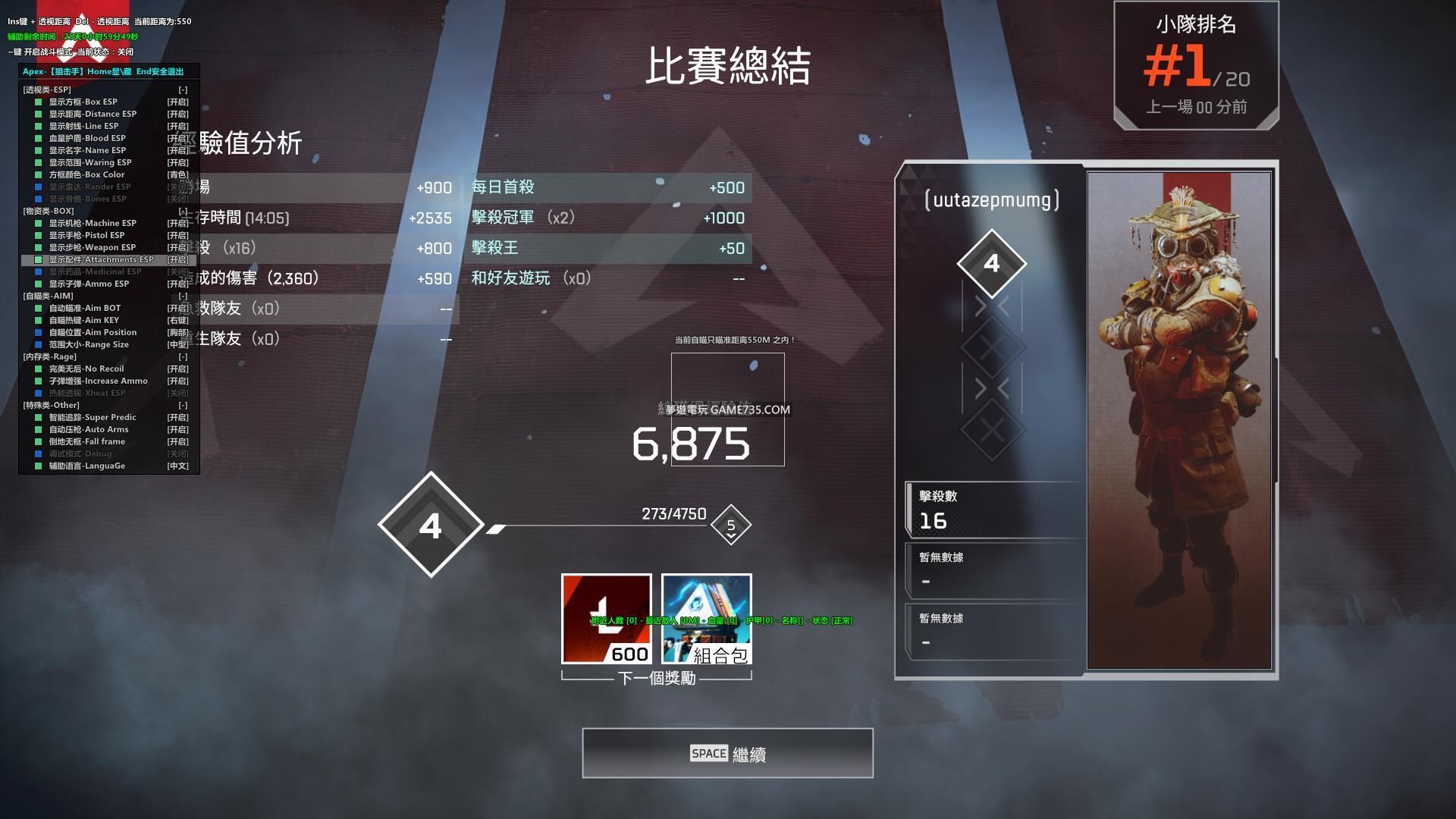Collapse the 透视类-ESP section in overlay menu
Screen dimensions: 1456x819
point(183,89)
